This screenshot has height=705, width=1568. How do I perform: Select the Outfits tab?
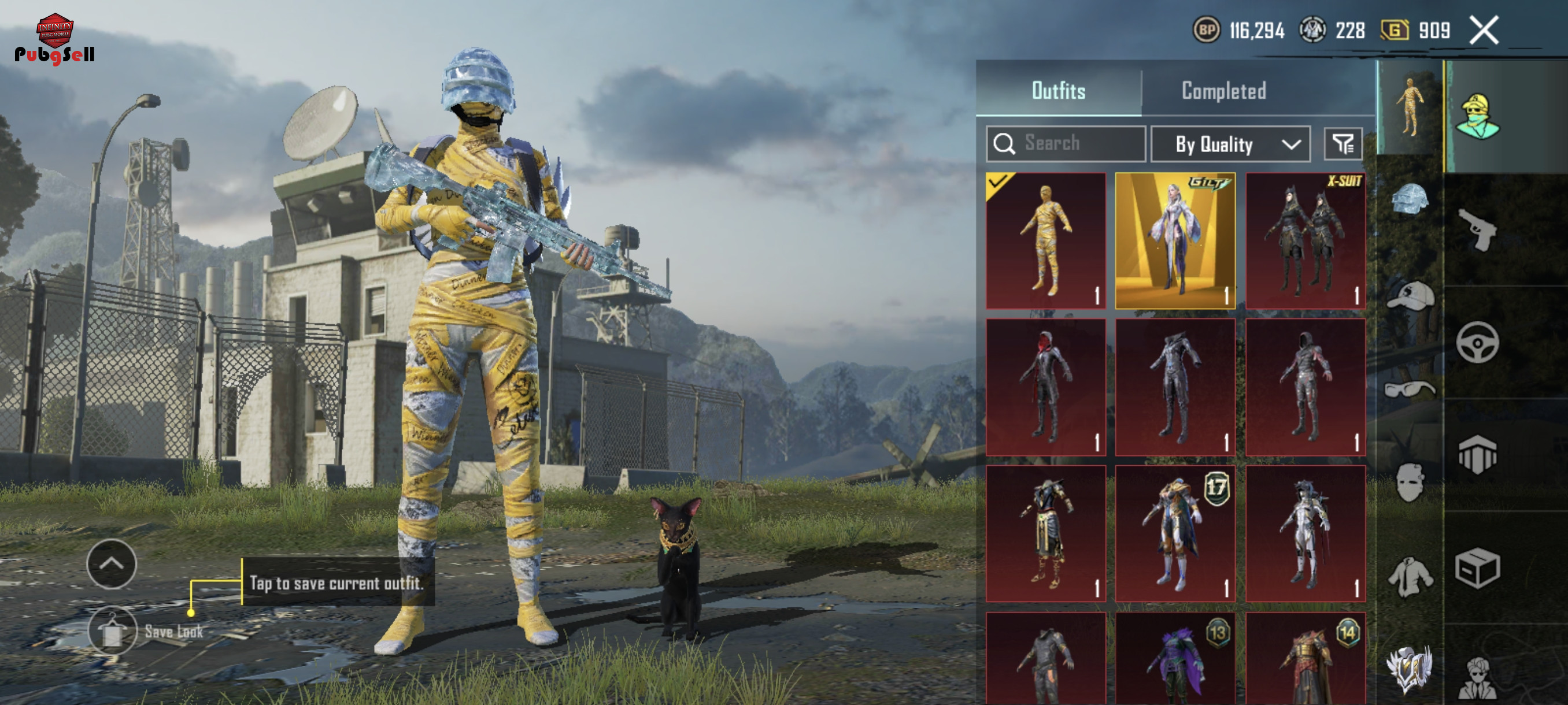pyautogui.click(x=1059, y=91)
